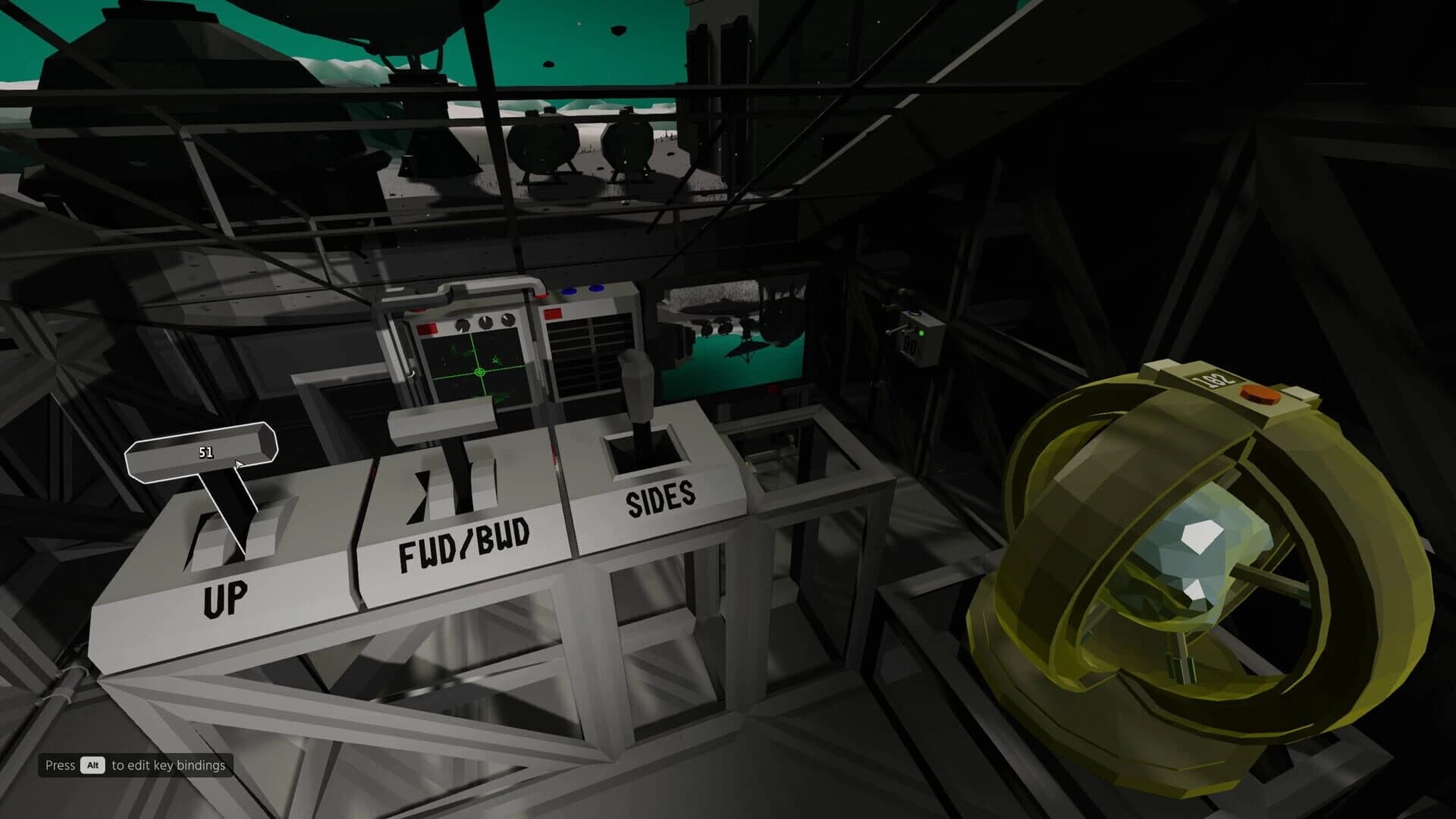The image size is (1456, 819).
Task: Toggle the right blue button on the console
Action: click(x=596, y=288)
